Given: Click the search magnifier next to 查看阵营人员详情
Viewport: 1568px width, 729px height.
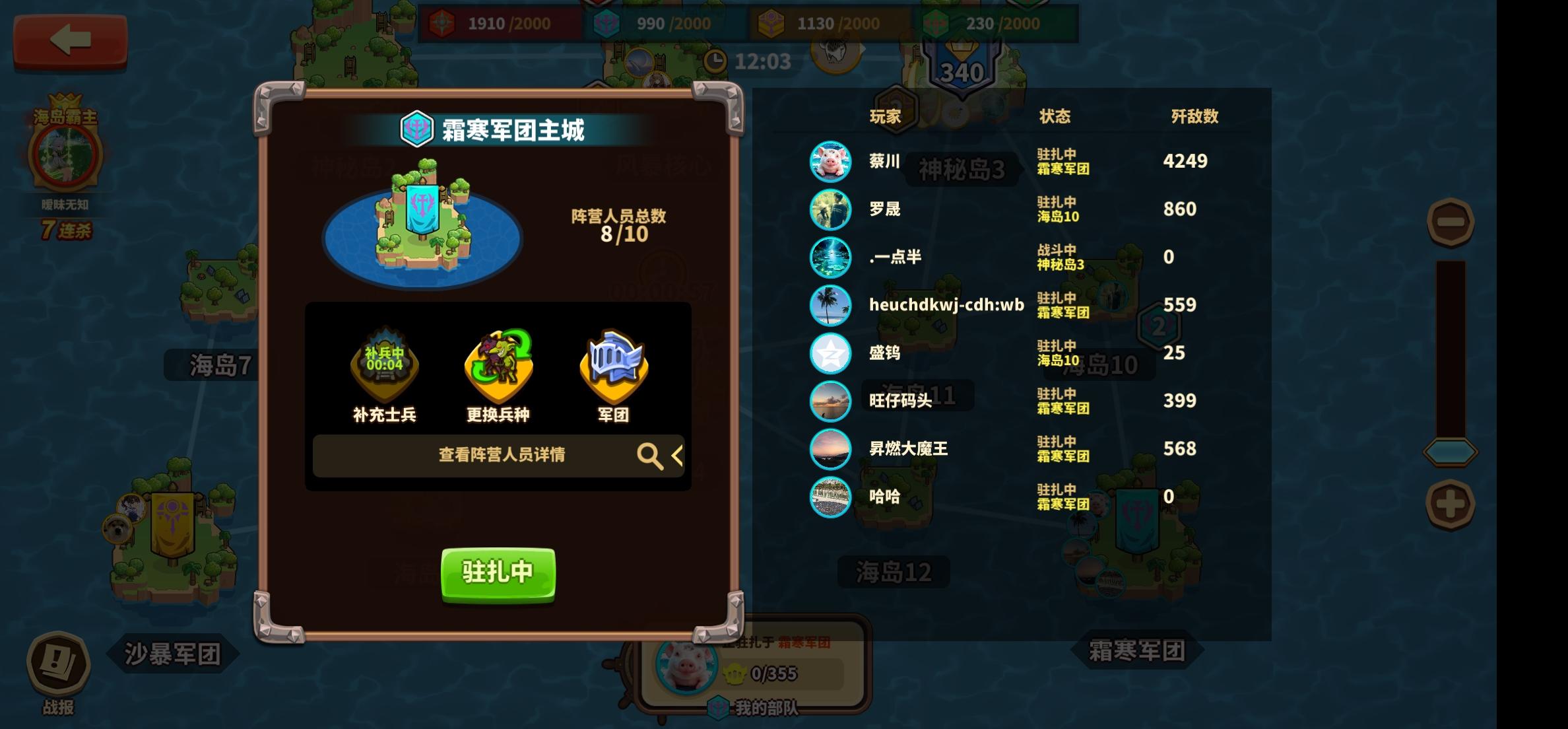Looking at the screenshot, I should coord(650,456).
